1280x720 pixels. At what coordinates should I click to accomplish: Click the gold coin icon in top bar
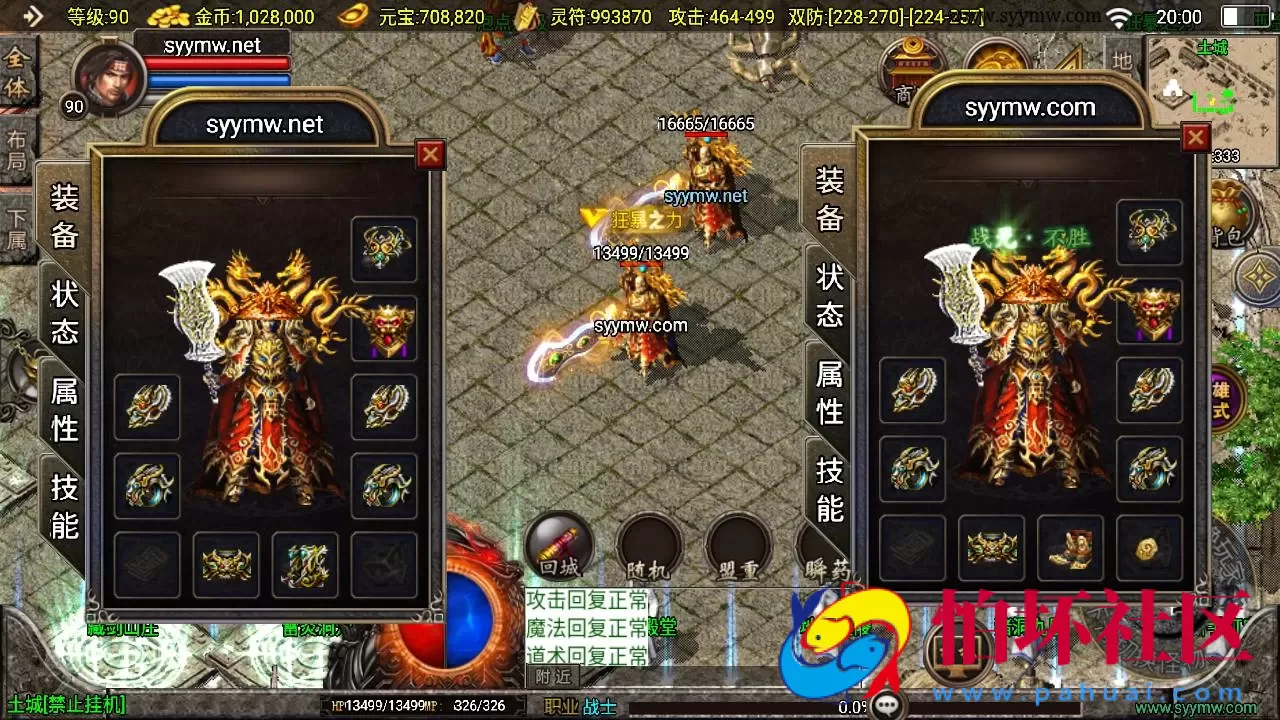pos(165,17)
